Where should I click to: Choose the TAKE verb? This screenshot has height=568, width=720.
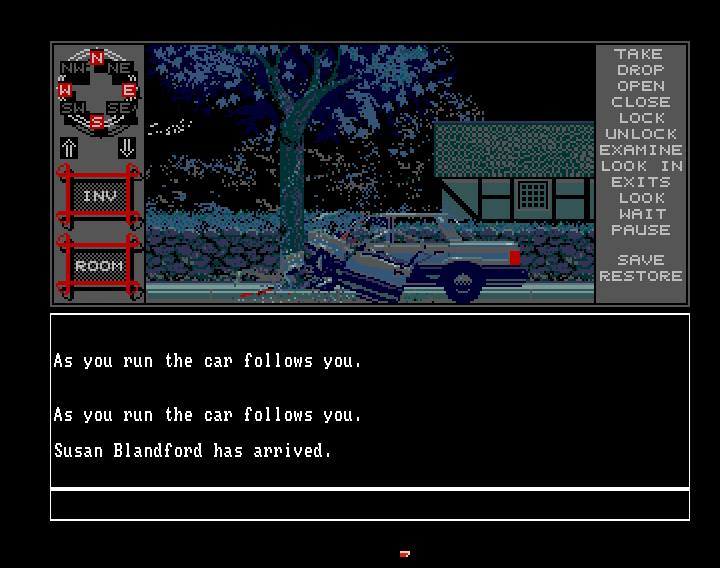click(x=640, y=54)
